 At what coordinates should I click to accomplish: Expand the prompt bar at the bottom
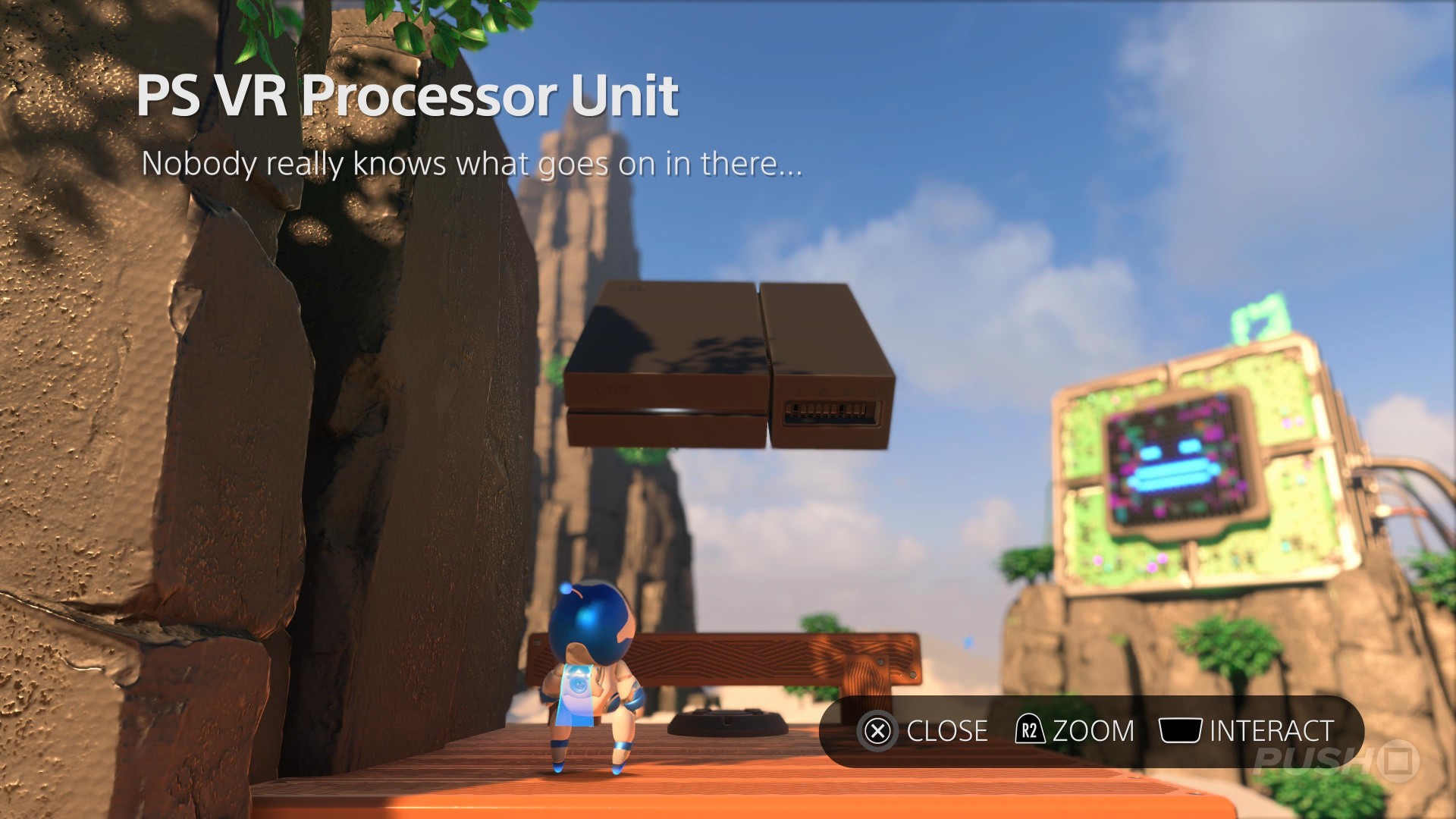click(1092, 730)
